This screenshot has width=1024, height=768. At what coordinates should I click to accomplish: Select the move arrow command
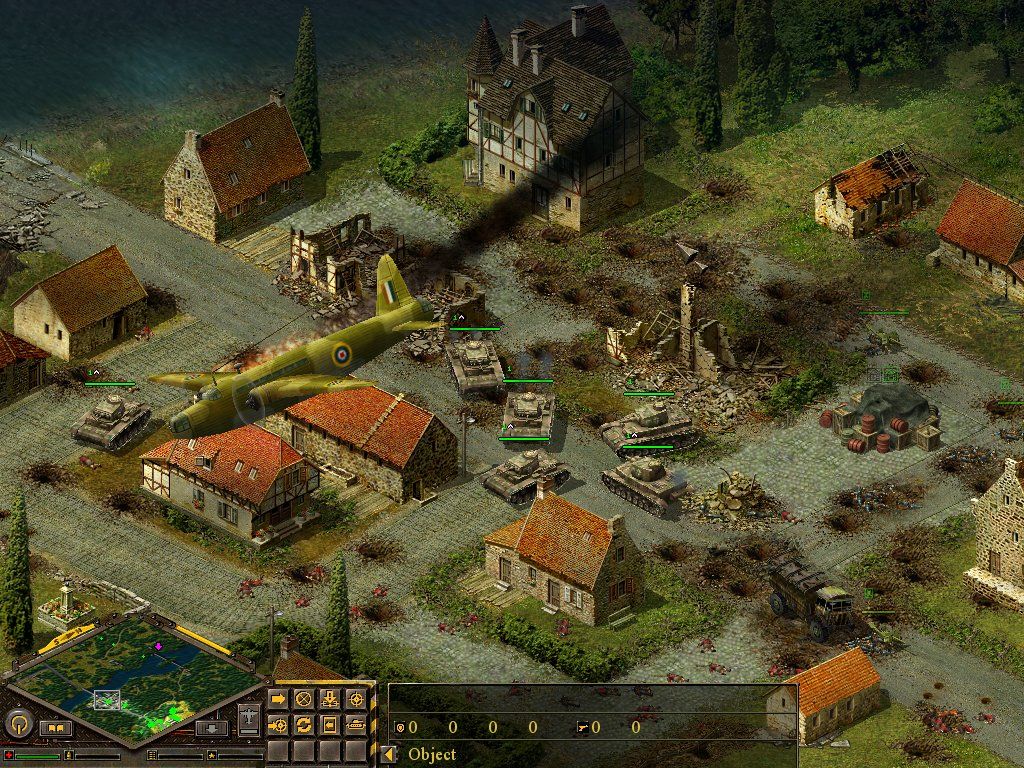point(278,698)
